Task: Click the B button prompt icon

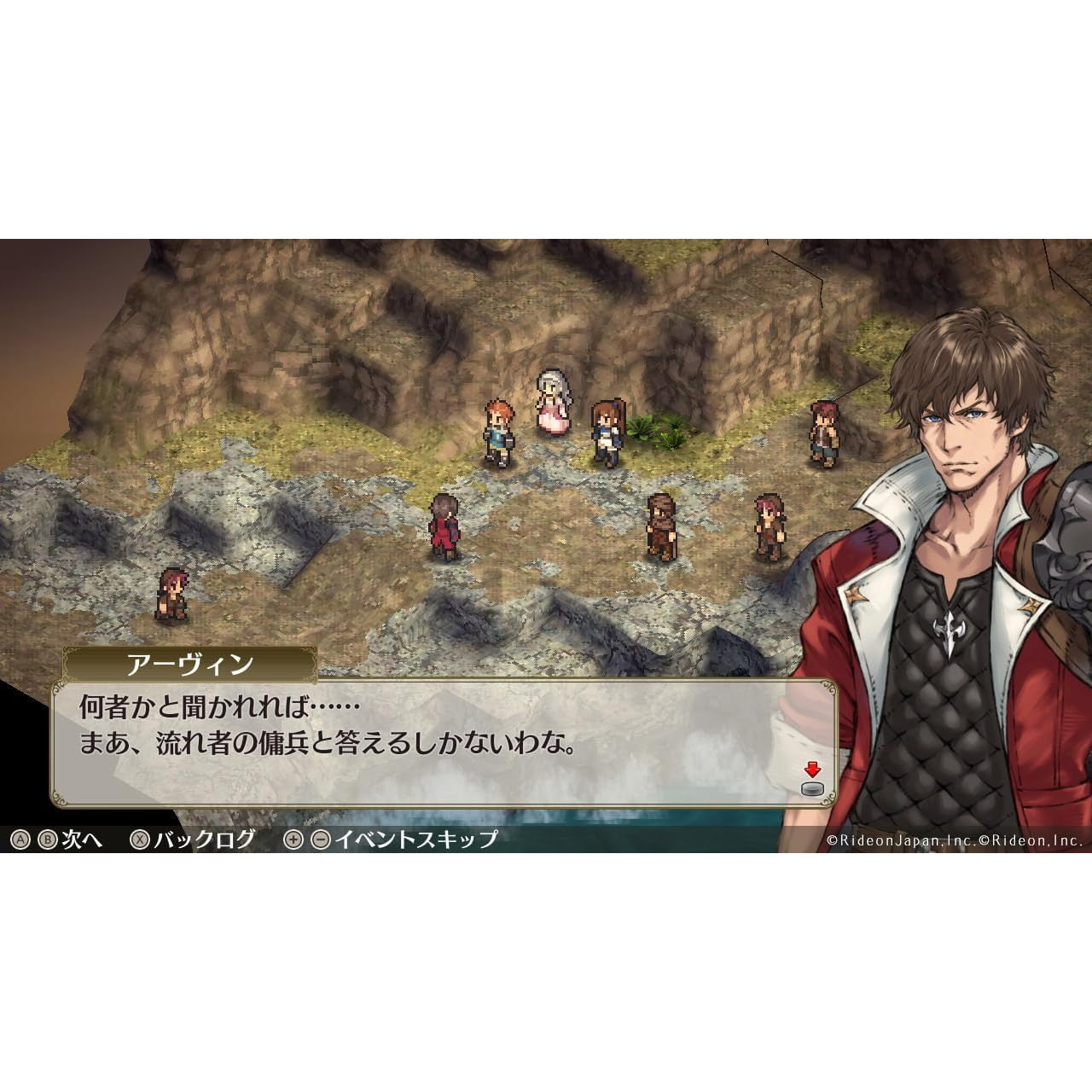Action: (x=49, y=839)
